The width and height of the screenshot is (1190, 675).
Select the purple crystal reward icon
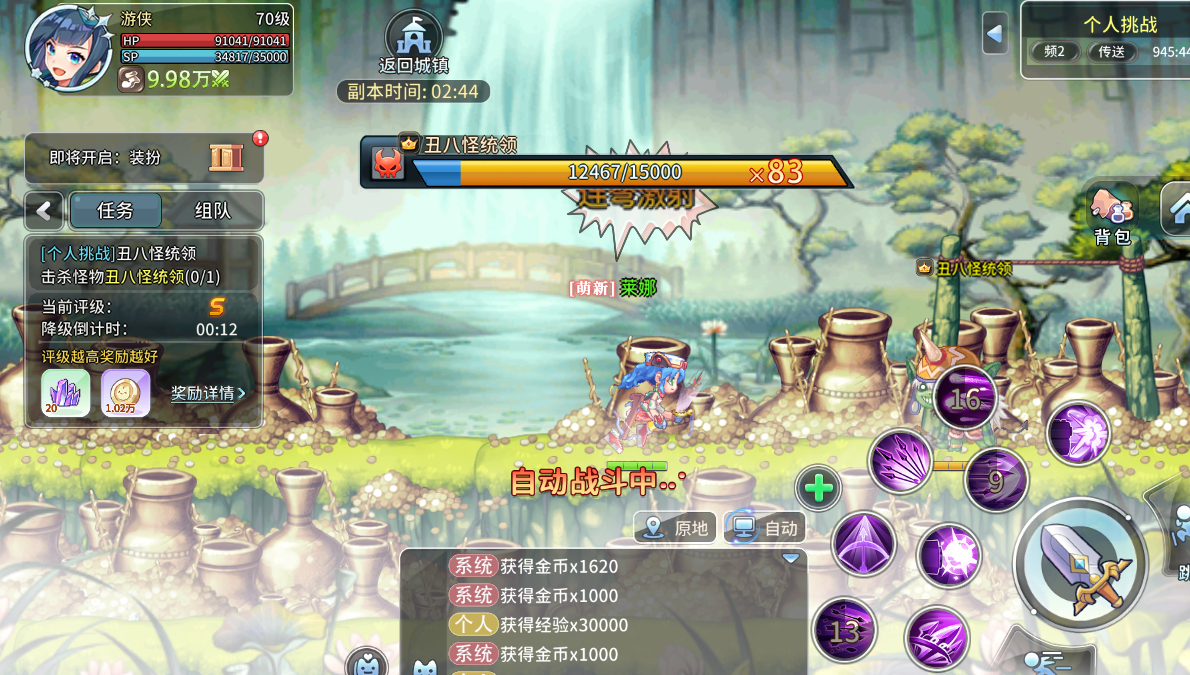[66, 392]
